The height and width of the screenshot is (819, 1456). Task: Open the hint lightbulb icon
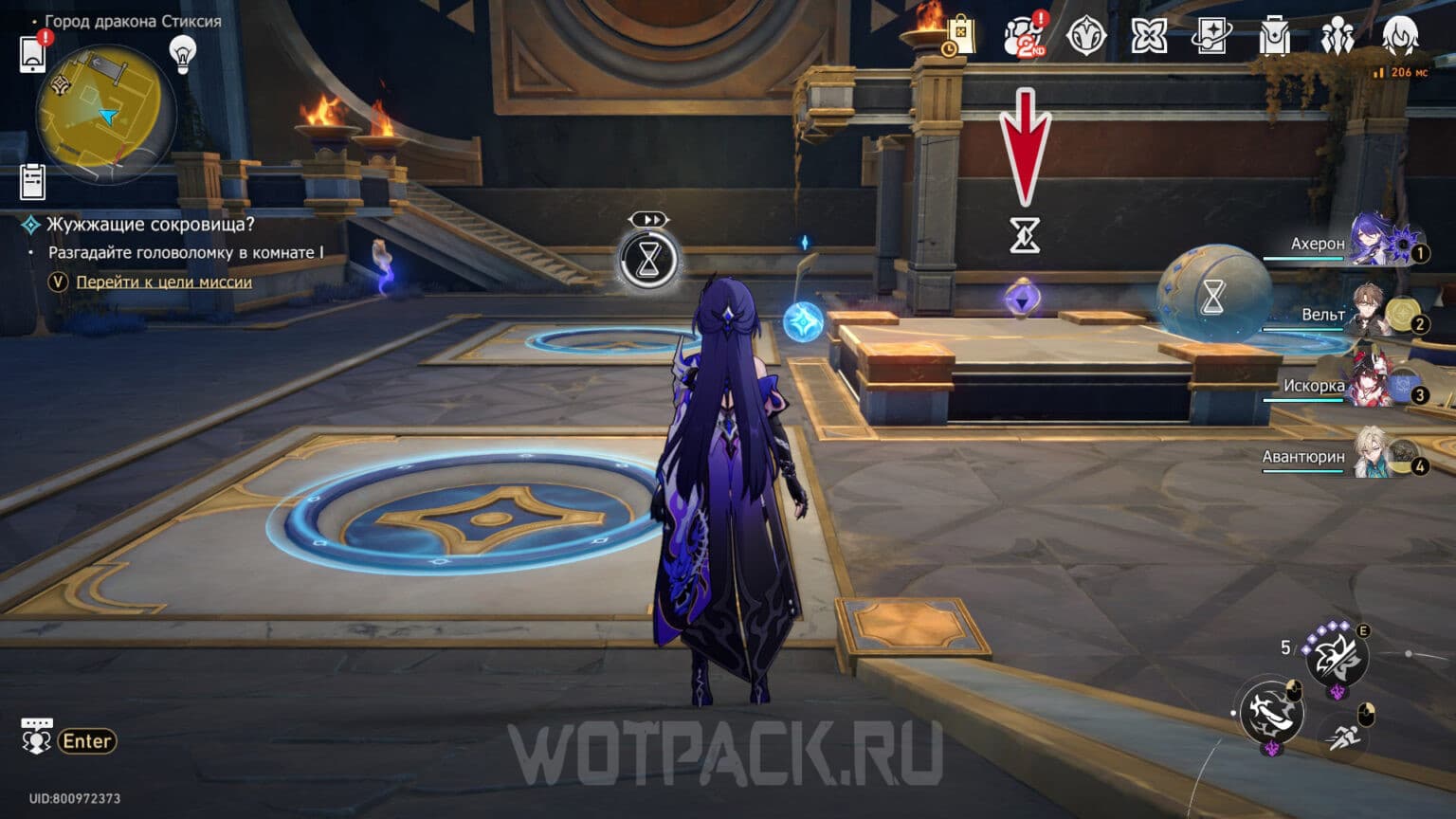179,54
